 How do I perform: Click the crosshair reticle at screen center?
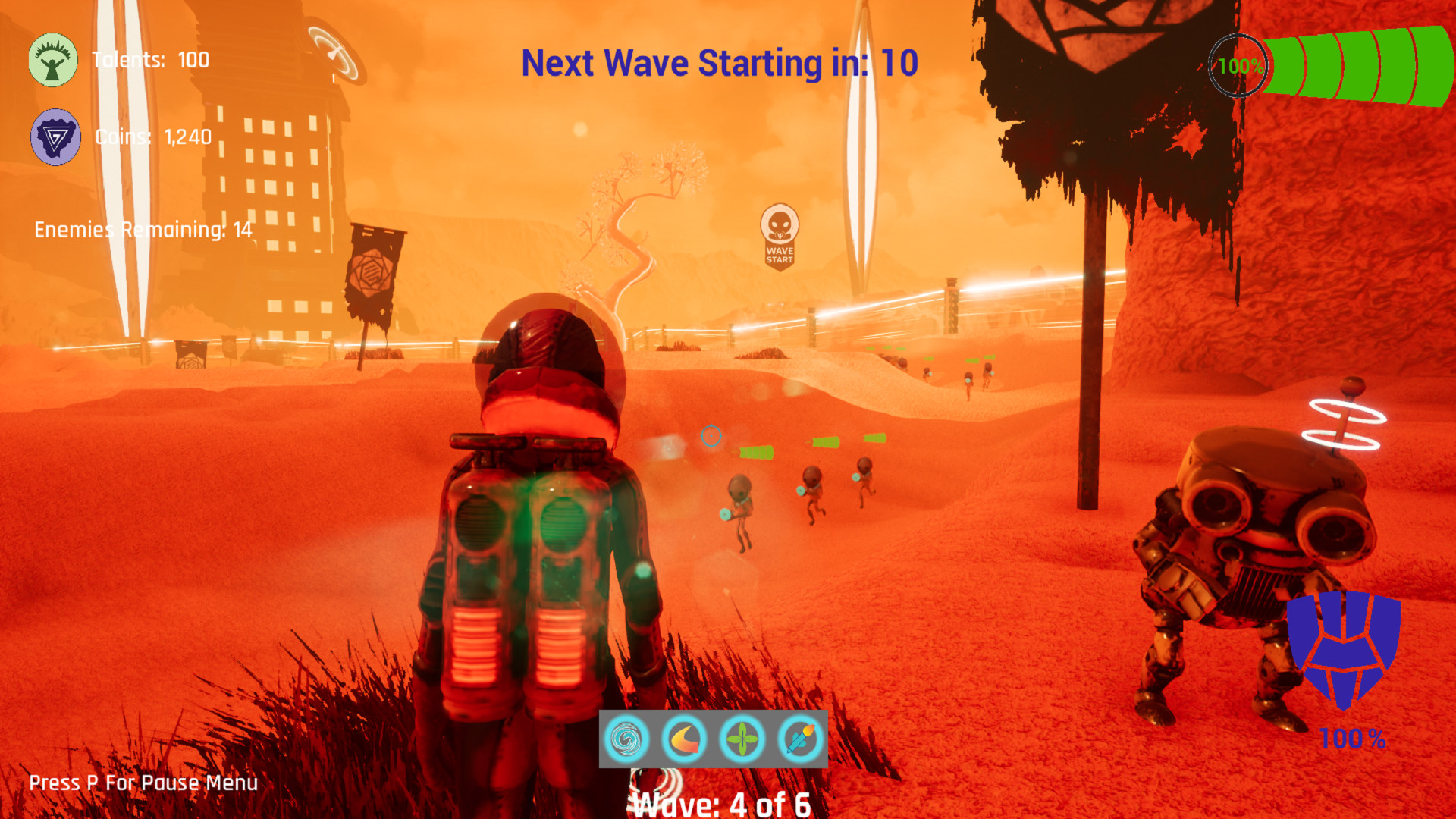coord(711,436)
